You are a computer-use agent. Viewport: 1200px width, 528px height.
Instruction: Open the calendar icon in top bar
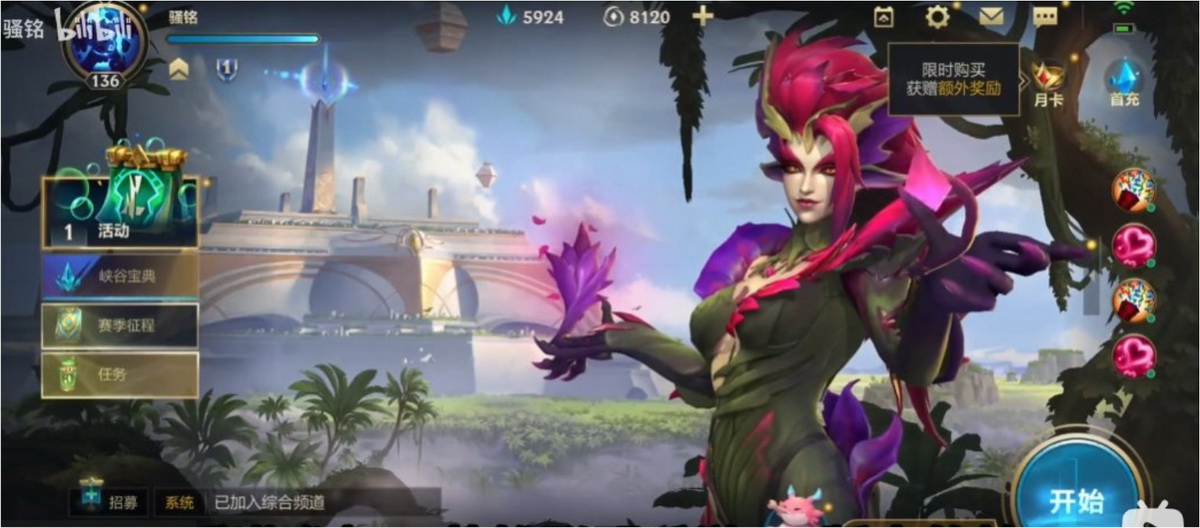(x=884, y=16)
